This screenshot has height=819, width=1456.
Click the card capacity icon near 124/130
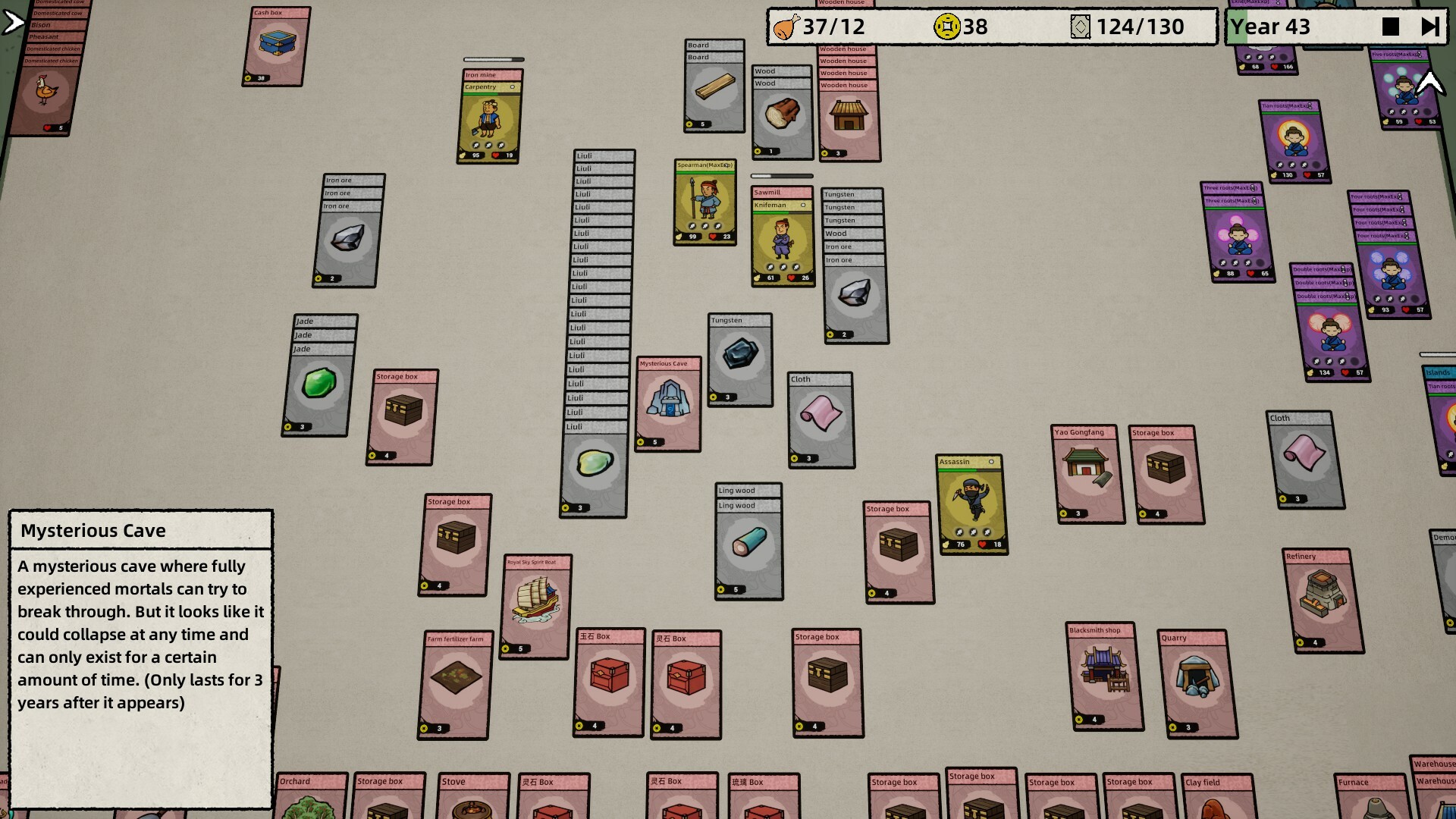pos(1081,27)
